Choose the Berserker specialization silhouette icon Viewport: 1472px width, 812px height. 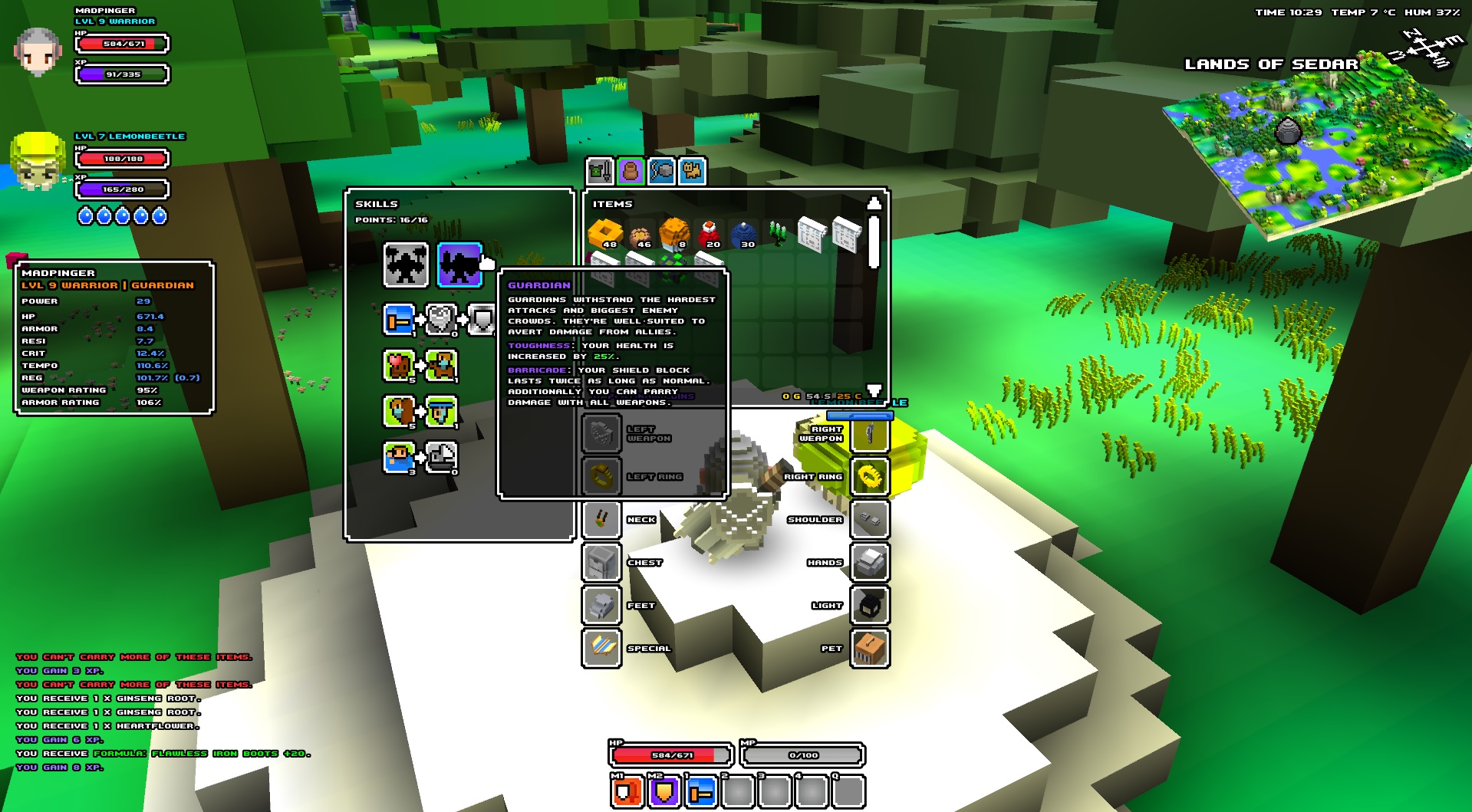click(406, 265)
